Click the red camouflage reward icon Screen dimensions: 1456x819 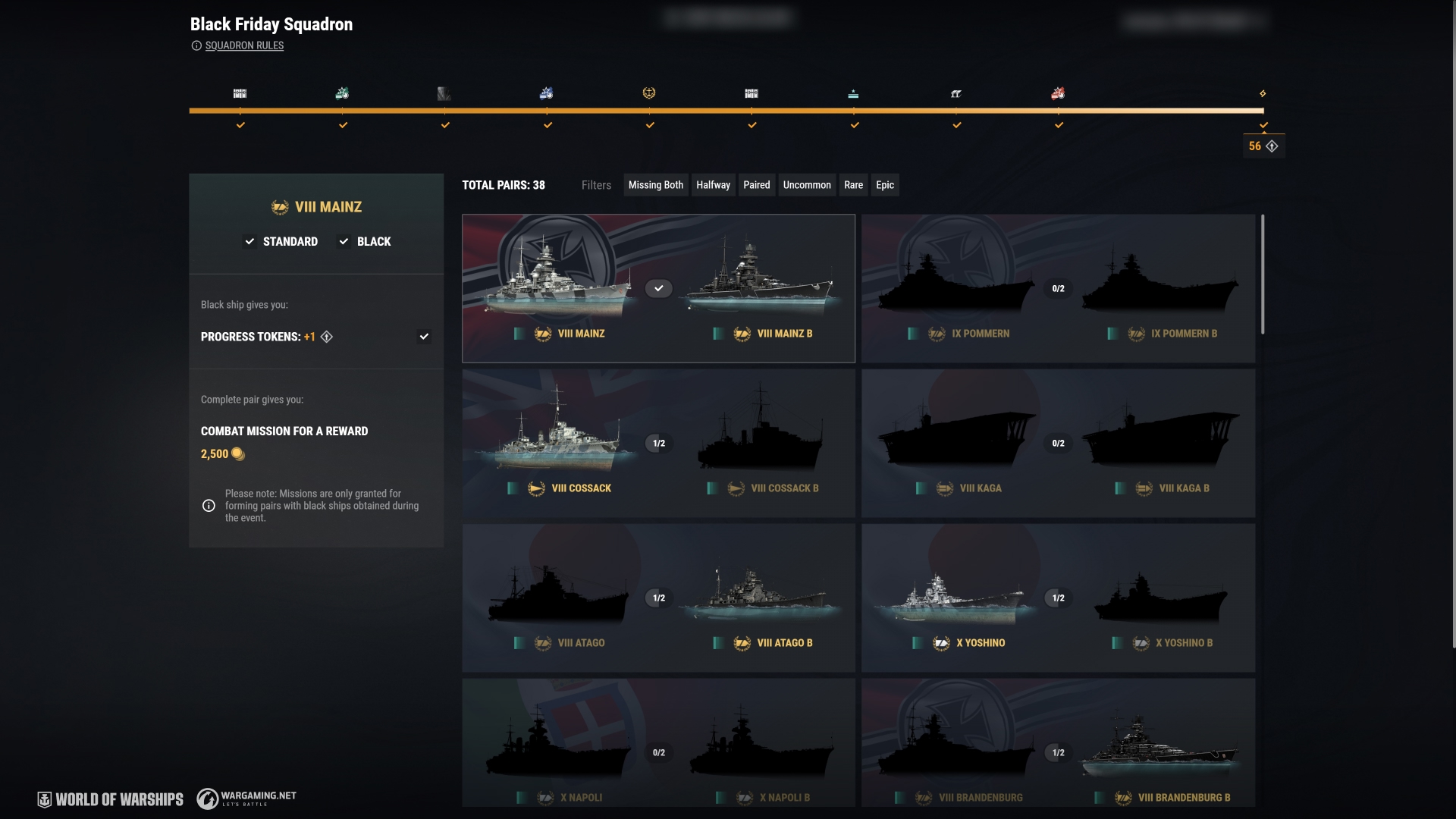[x=1059, y=93]
